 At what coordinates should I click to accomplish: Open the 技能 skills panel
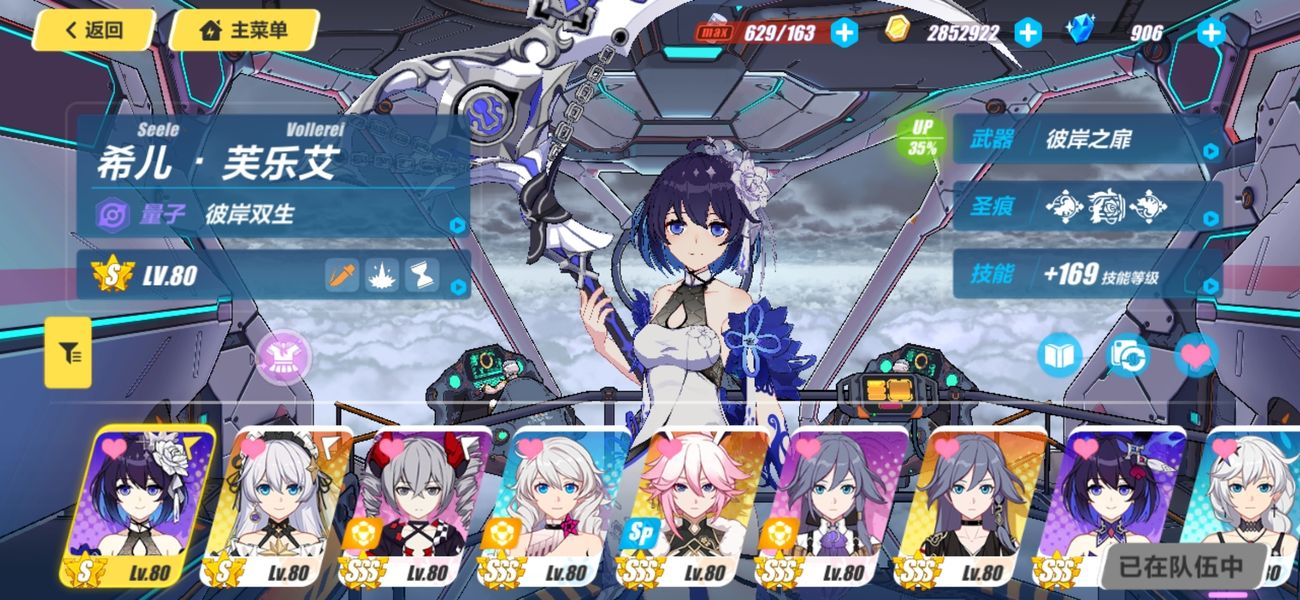1088,274
